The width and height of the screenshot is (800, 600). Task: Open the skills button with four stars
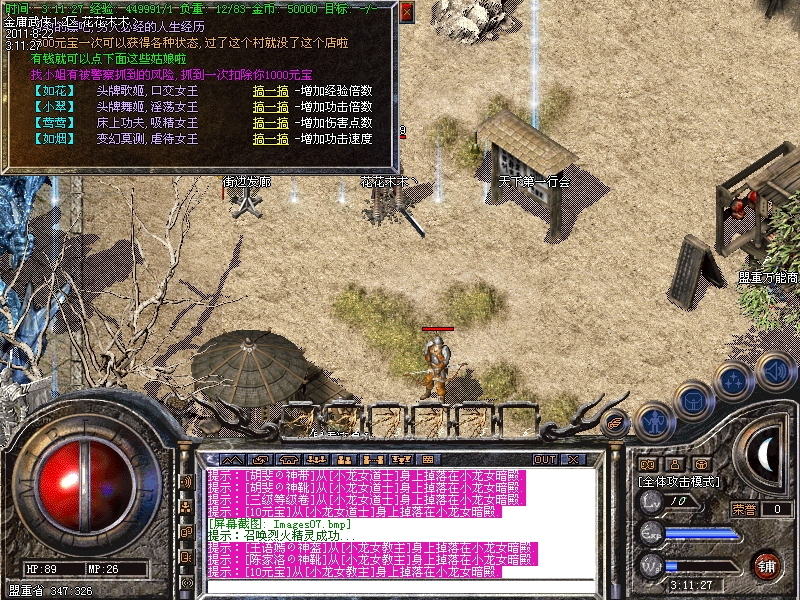735,381
